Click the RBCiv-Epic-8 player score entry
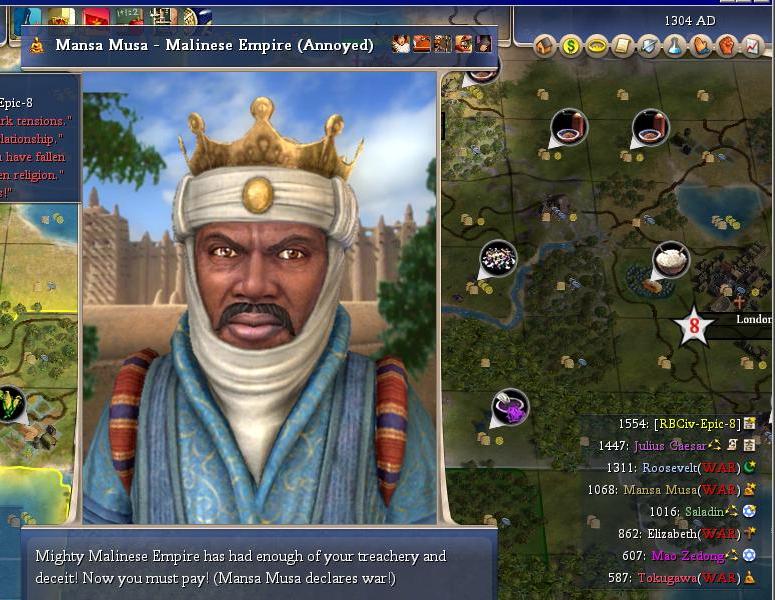 coord(696,424)
